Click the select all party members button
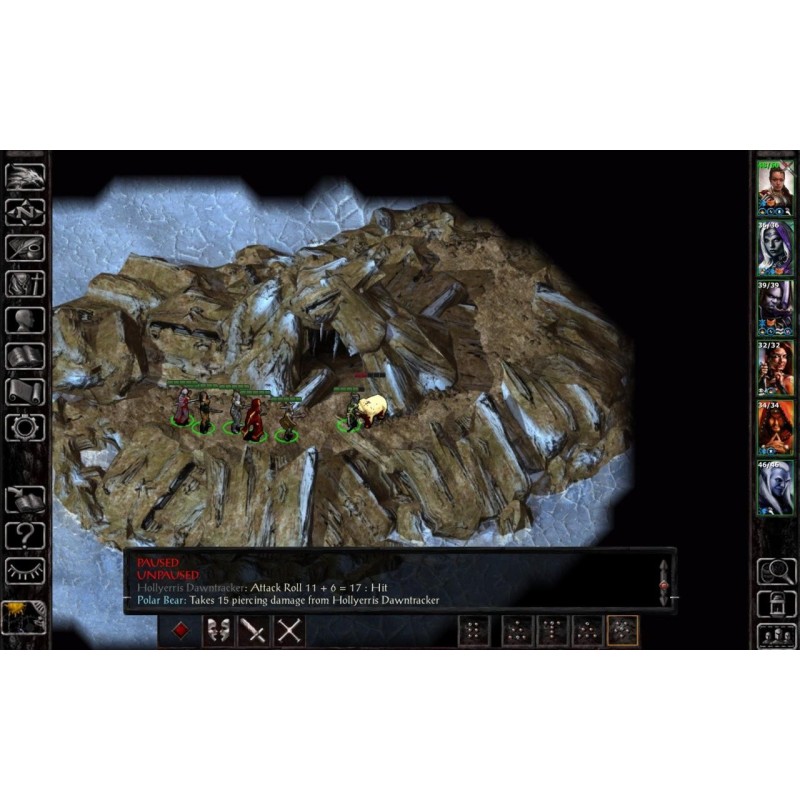Viewport: 800px width, 800px height. click(776, 635)
